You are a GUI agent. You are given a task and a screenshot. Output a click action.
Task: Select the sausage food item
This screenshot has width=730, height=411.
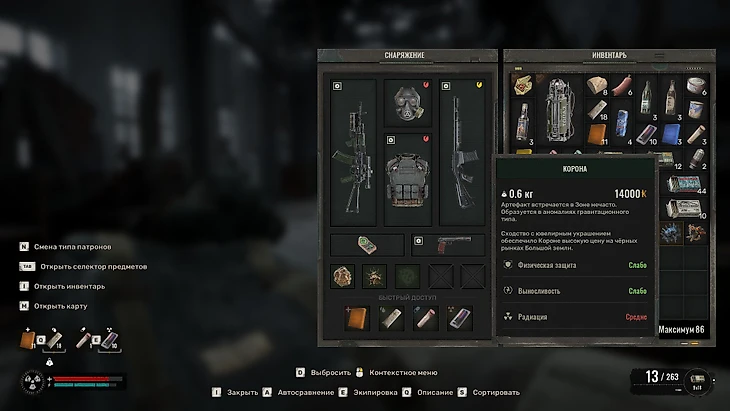click(626, 88)
